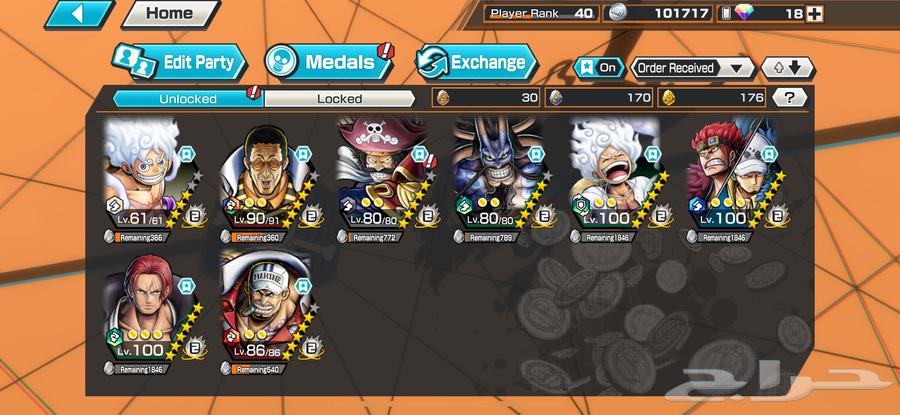Open the Order Received sort dropdown
This screenshot has width=900, height=415.
click(x=692, y=68)
